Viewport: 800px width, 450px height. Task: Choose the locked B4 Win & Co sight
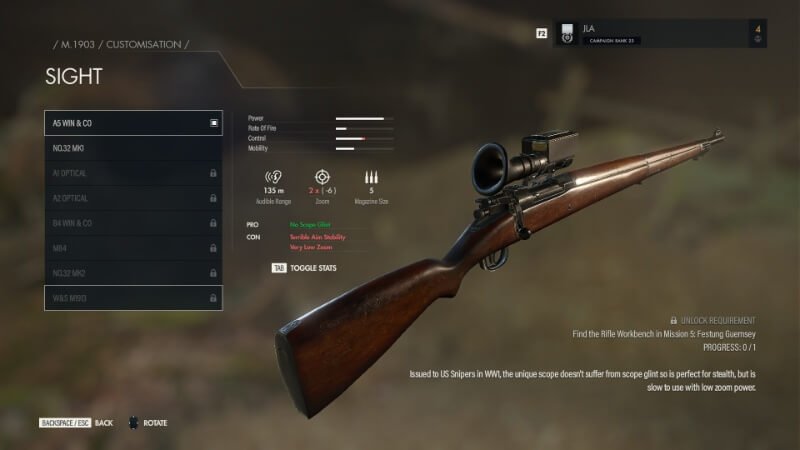pos(133,223)
